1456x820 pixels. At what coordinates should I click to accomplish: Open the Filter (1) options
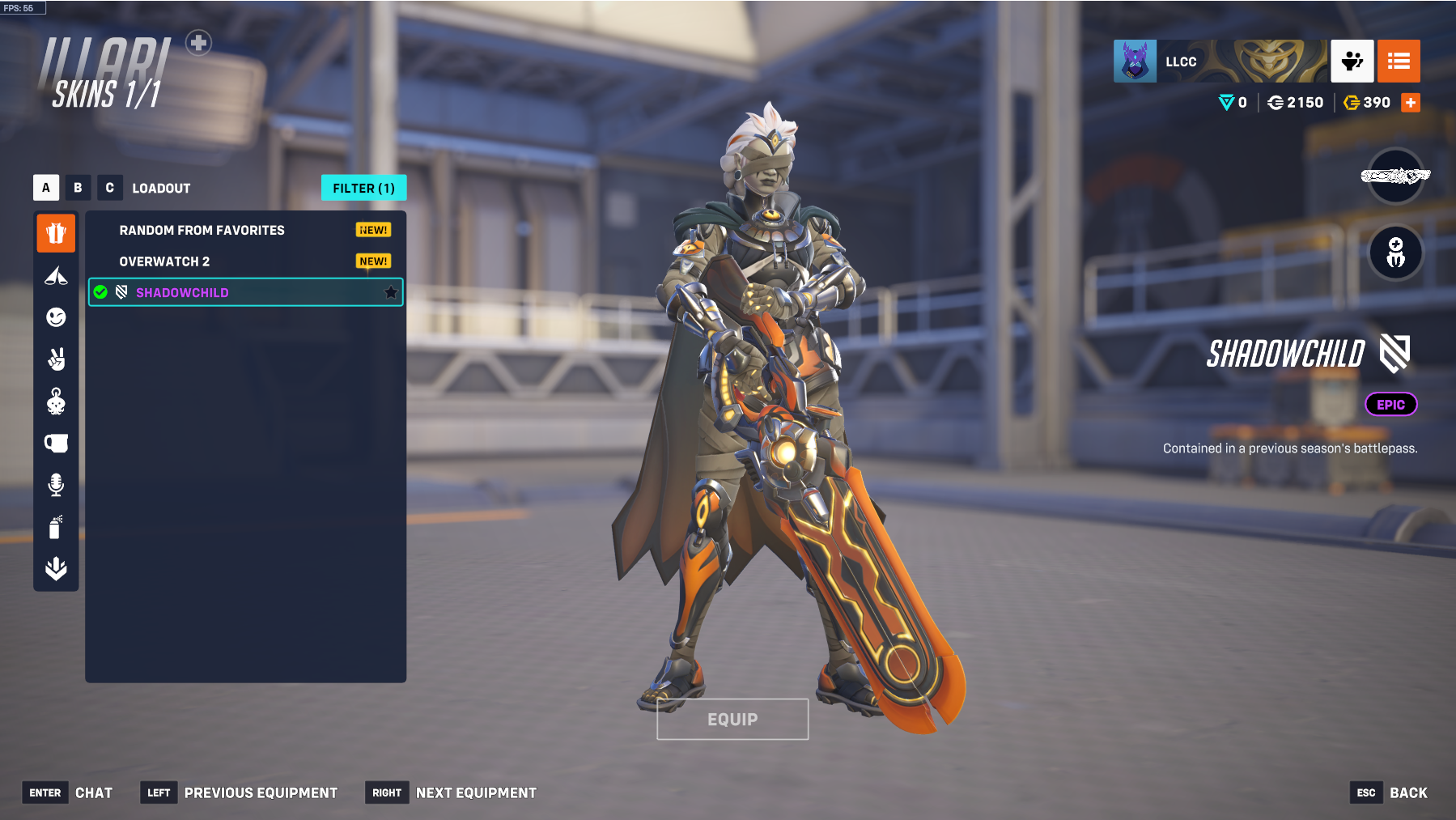pyautogui.click(x=363, y=188)
